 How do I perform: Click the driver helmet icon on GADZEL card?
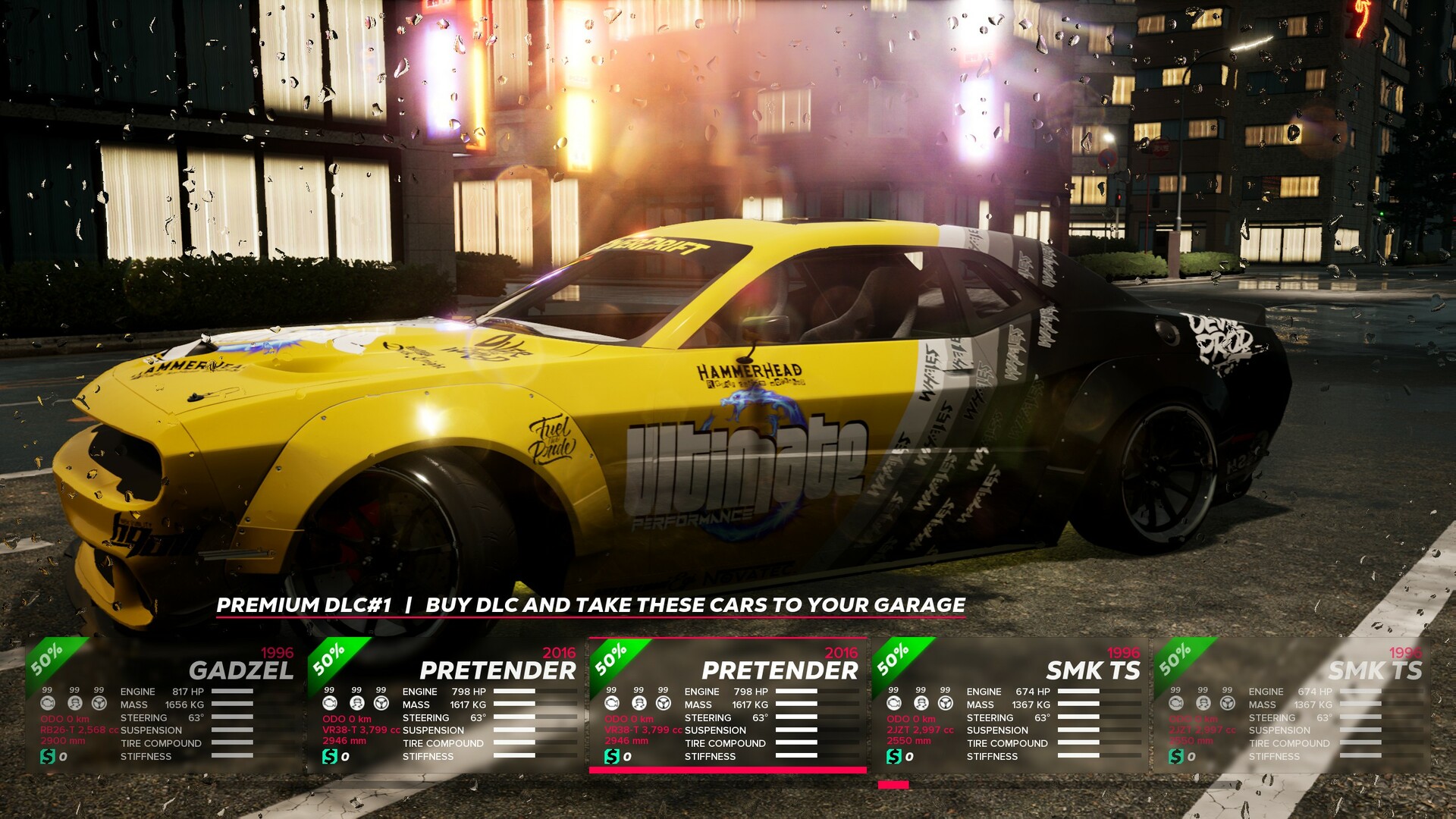point(74,704)
